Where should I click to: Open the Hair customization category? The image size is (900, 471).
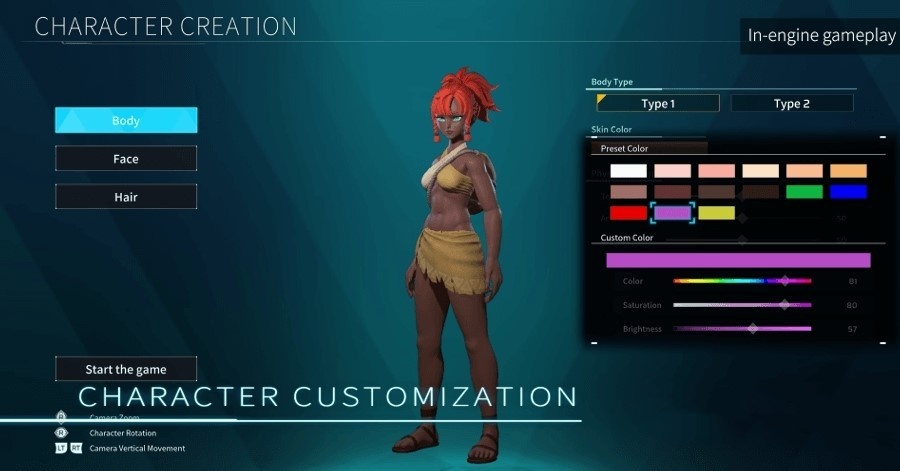coord(126,197)
